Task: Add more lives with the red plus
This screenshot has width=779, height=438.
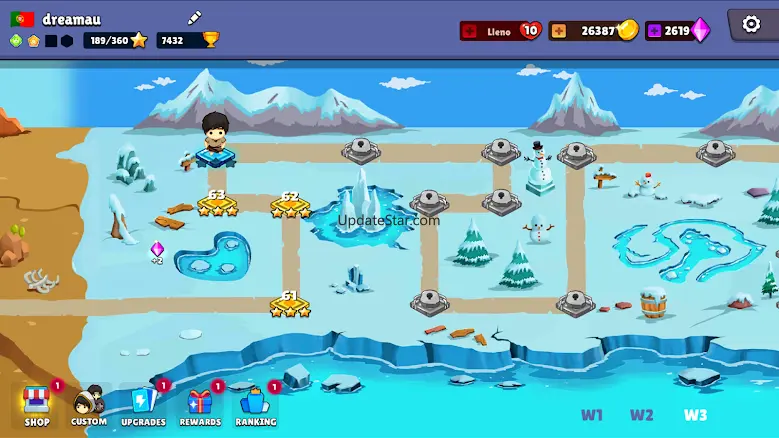Action: [x=471, y=31]
